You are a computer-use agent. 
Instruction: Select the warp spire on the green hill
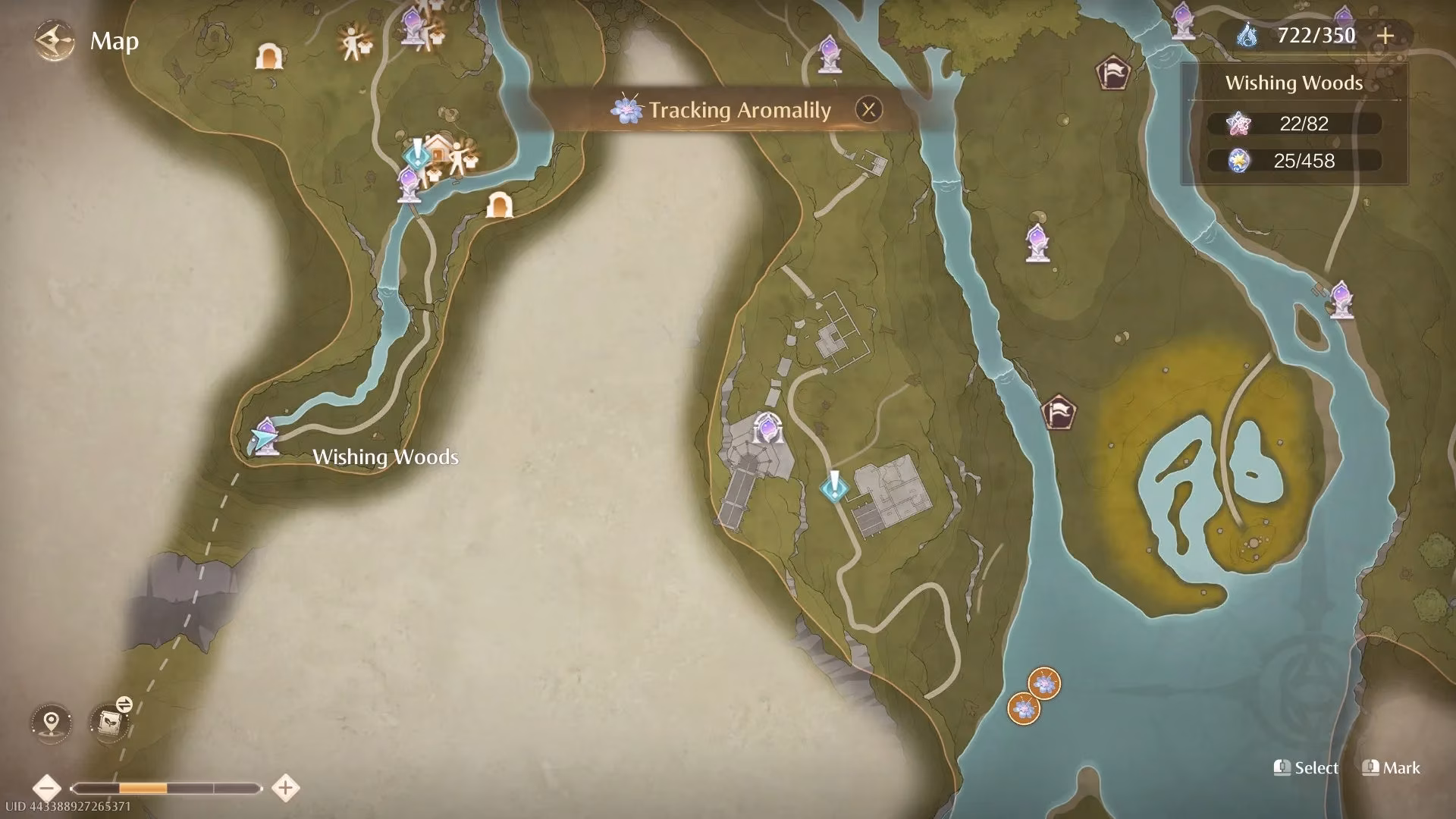(x=1037, y=243)
